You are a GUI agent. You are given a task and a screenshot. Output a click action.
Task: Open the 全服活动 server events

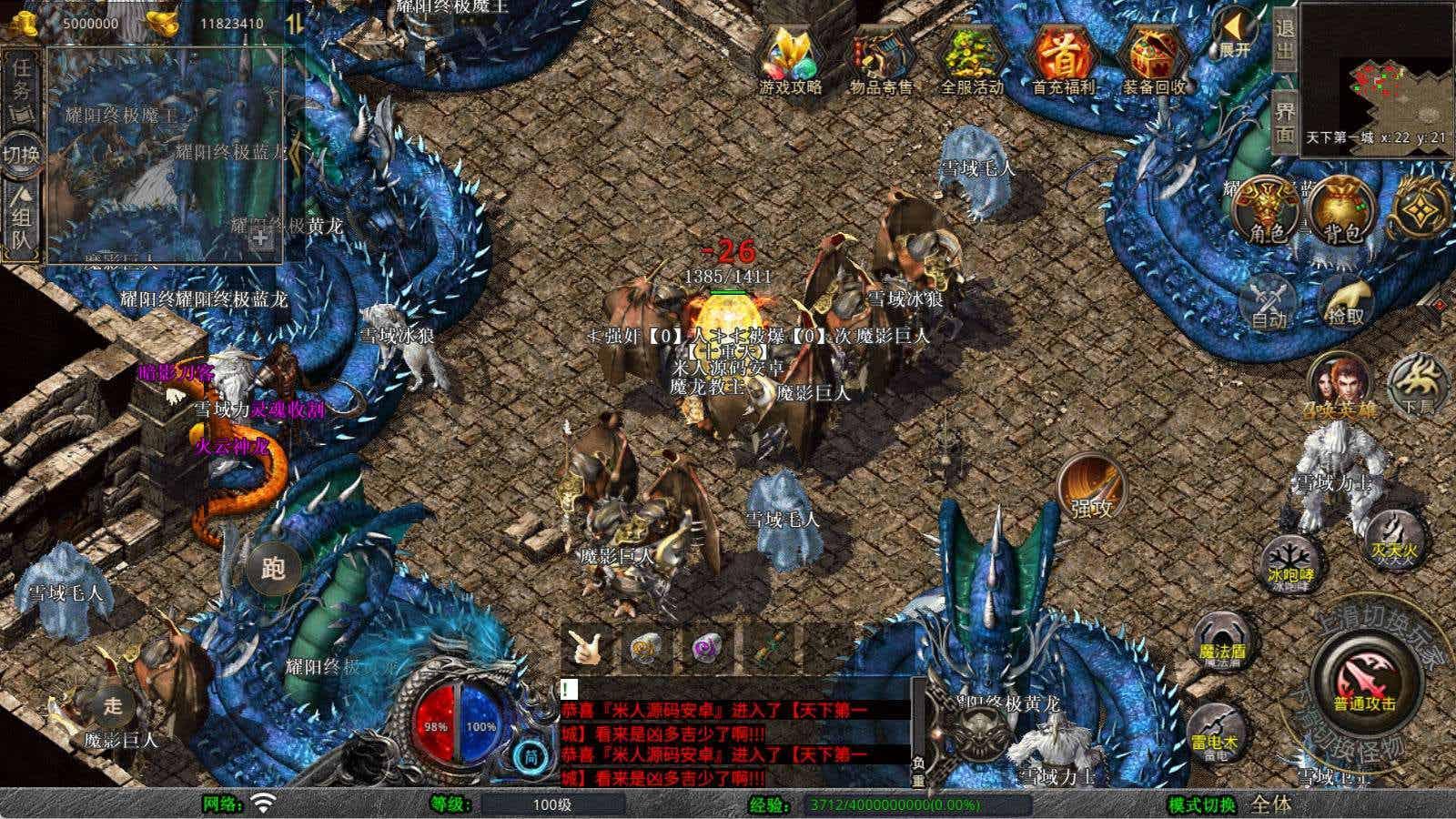[x=971, y=58]
